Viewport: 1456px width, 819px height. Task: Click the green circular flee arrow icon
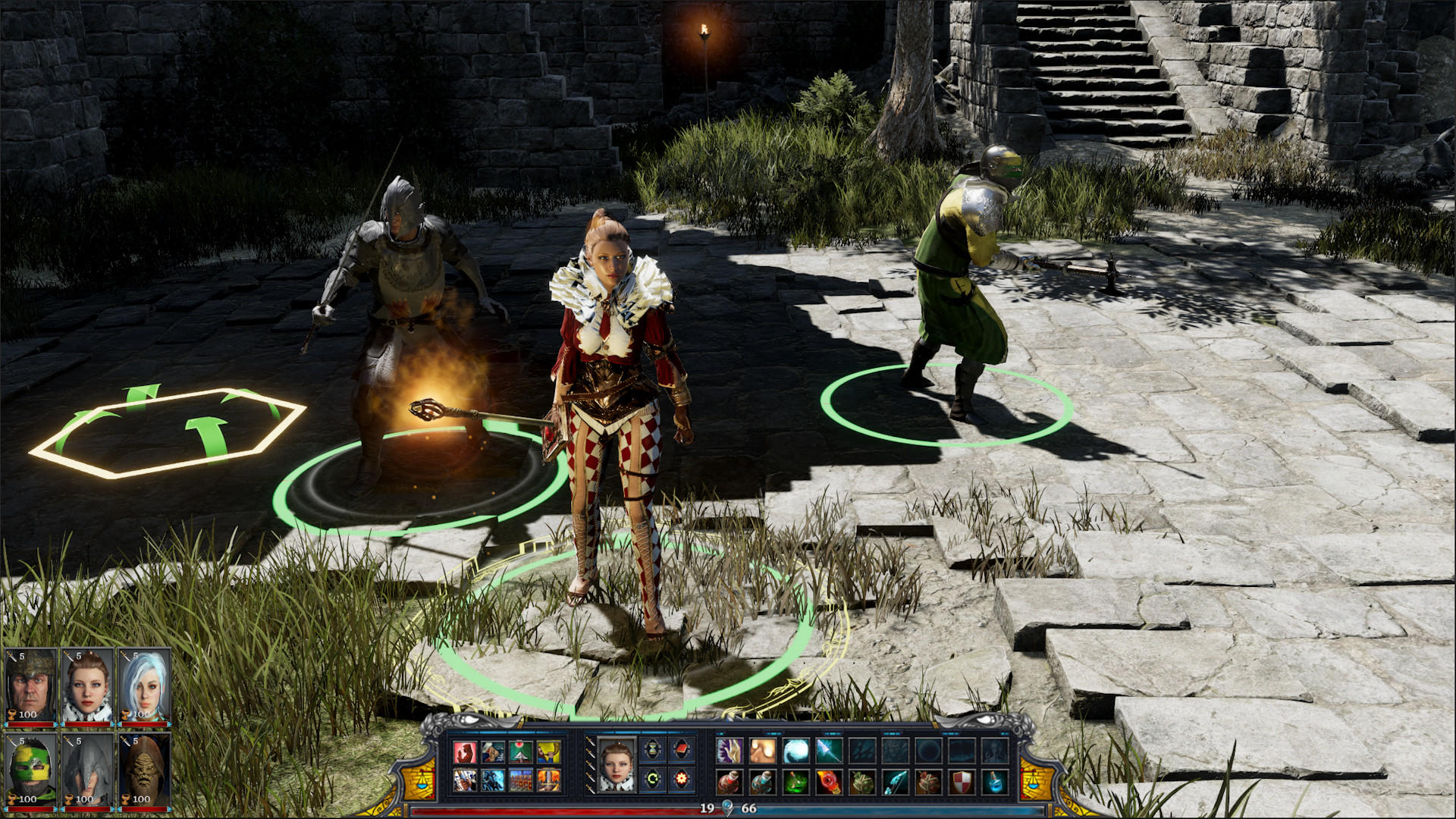(x=651, y=779)
